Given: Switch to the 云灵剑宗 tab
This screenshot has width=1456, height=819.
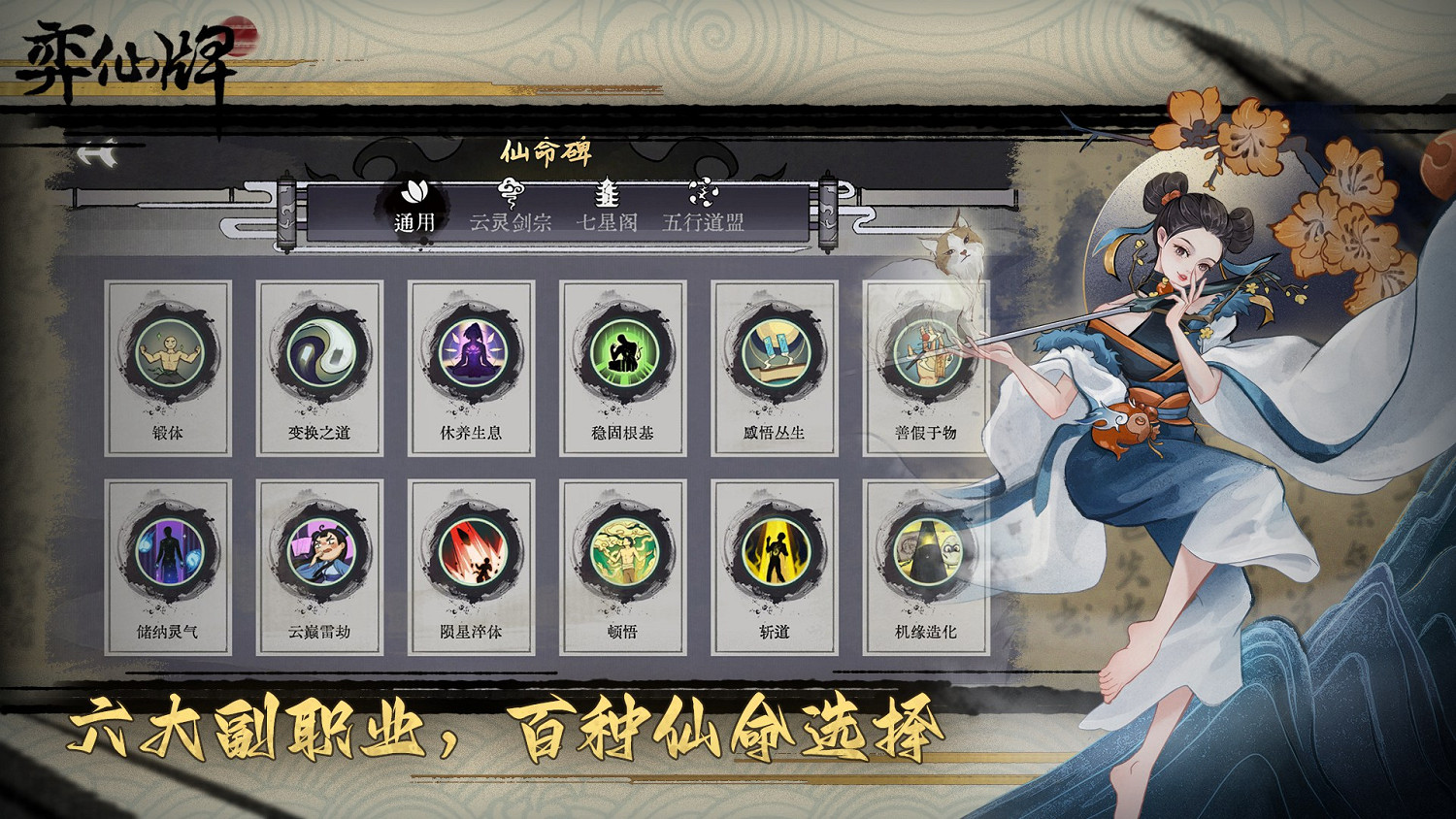Looking at the screenshot, I should (x=510, y=221).
